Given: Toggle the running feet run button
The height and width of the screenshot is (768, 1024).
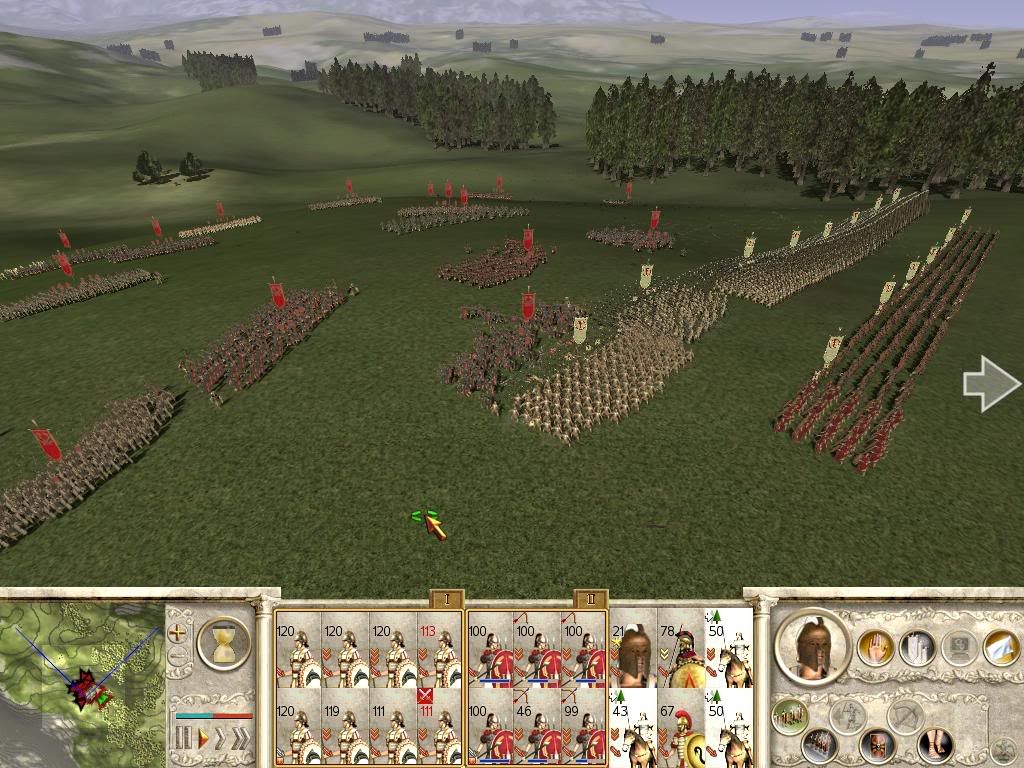Looking at the screenshot, I should point(937,745).
